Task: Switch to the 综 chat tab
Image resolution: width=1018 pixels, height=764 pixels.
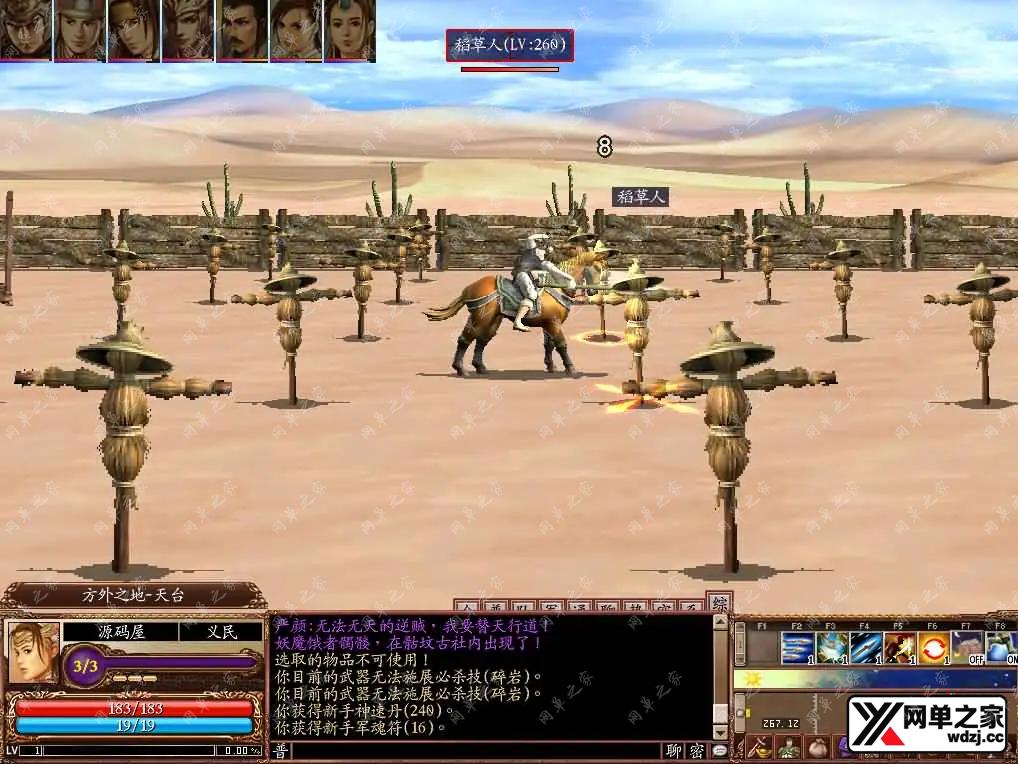Action: coord(717,604)
